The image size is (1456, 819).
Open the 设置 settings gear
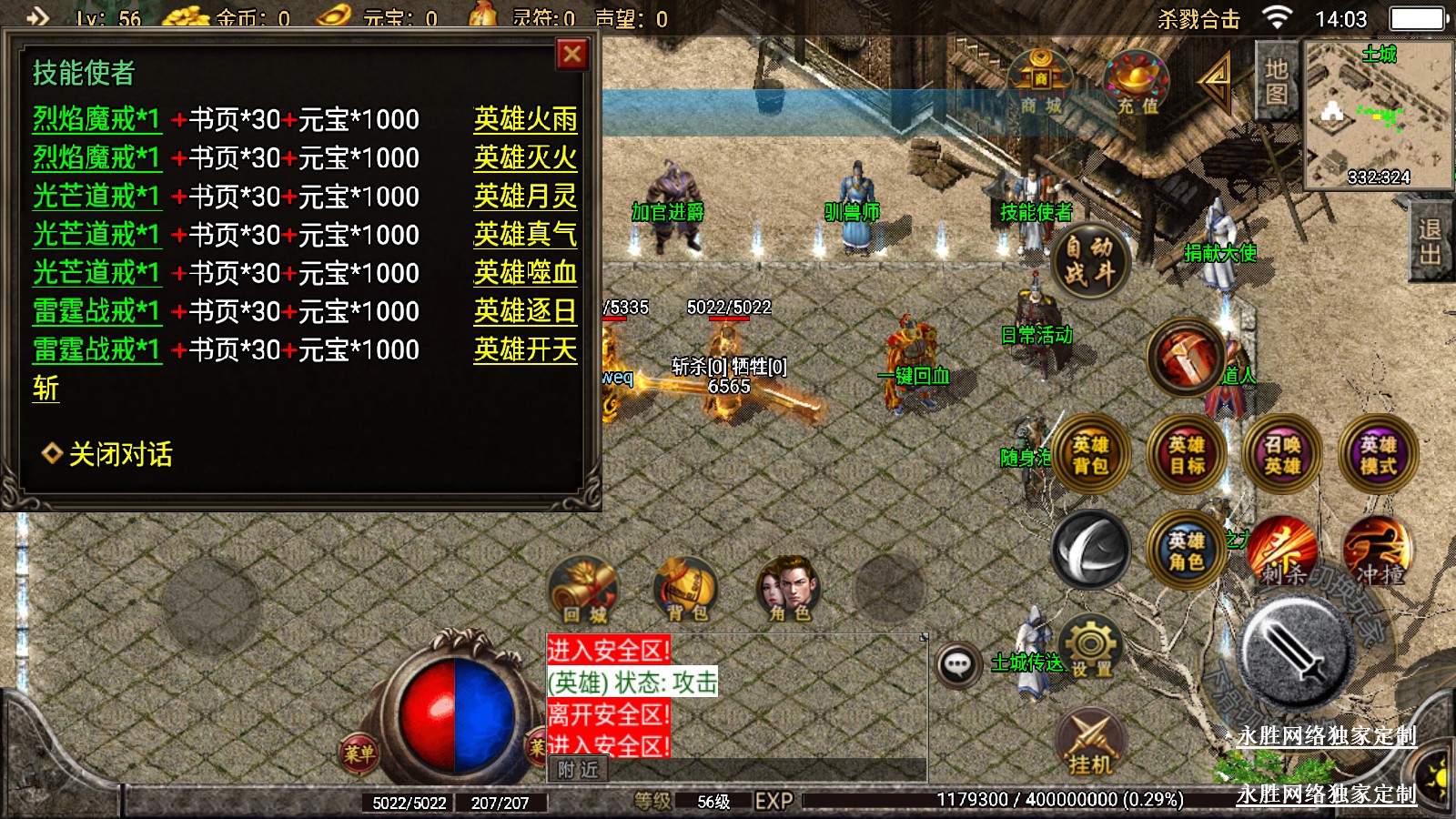click(1091, 647)
